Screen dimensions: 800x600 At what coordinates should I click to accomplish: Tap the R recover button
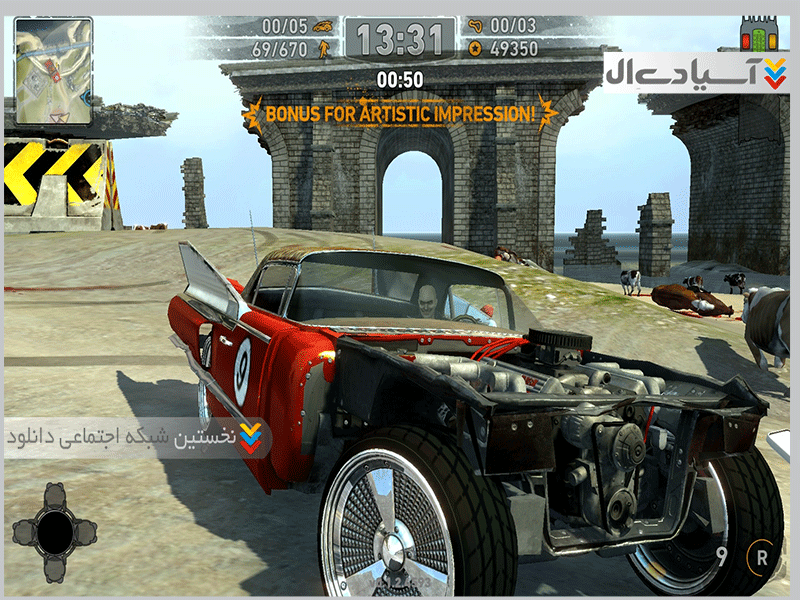[763, 558]
